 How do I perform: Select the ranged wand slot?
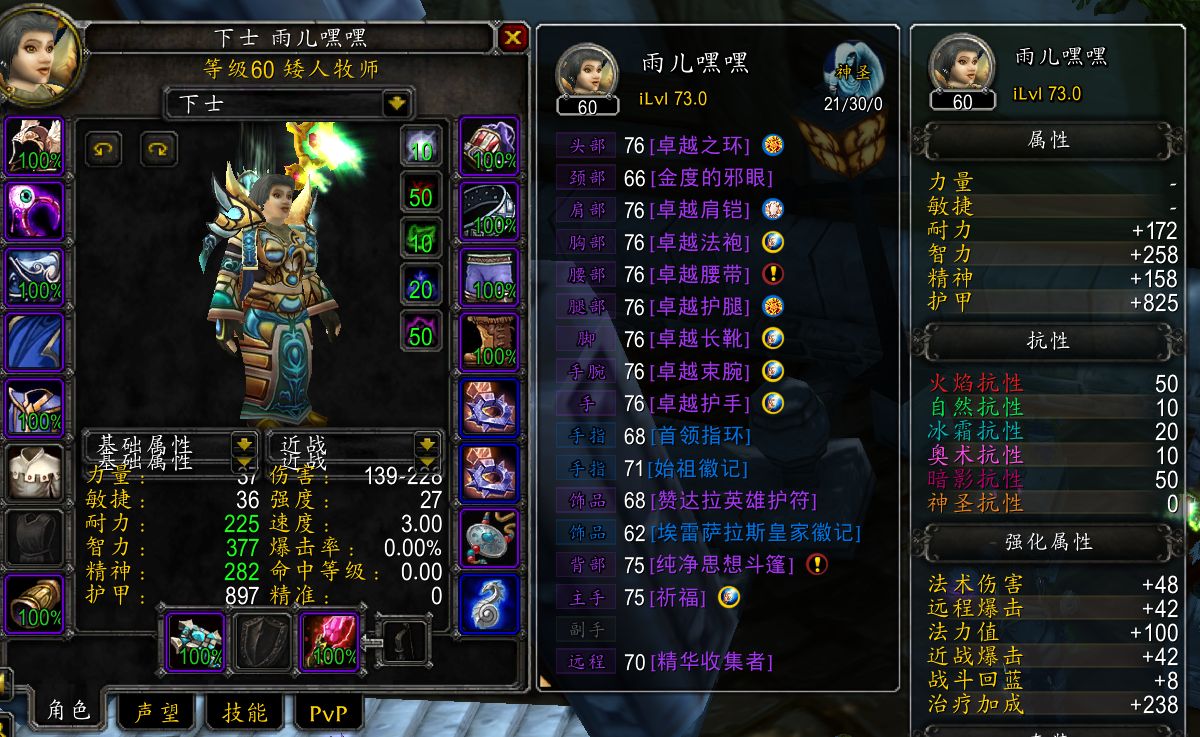330,641
